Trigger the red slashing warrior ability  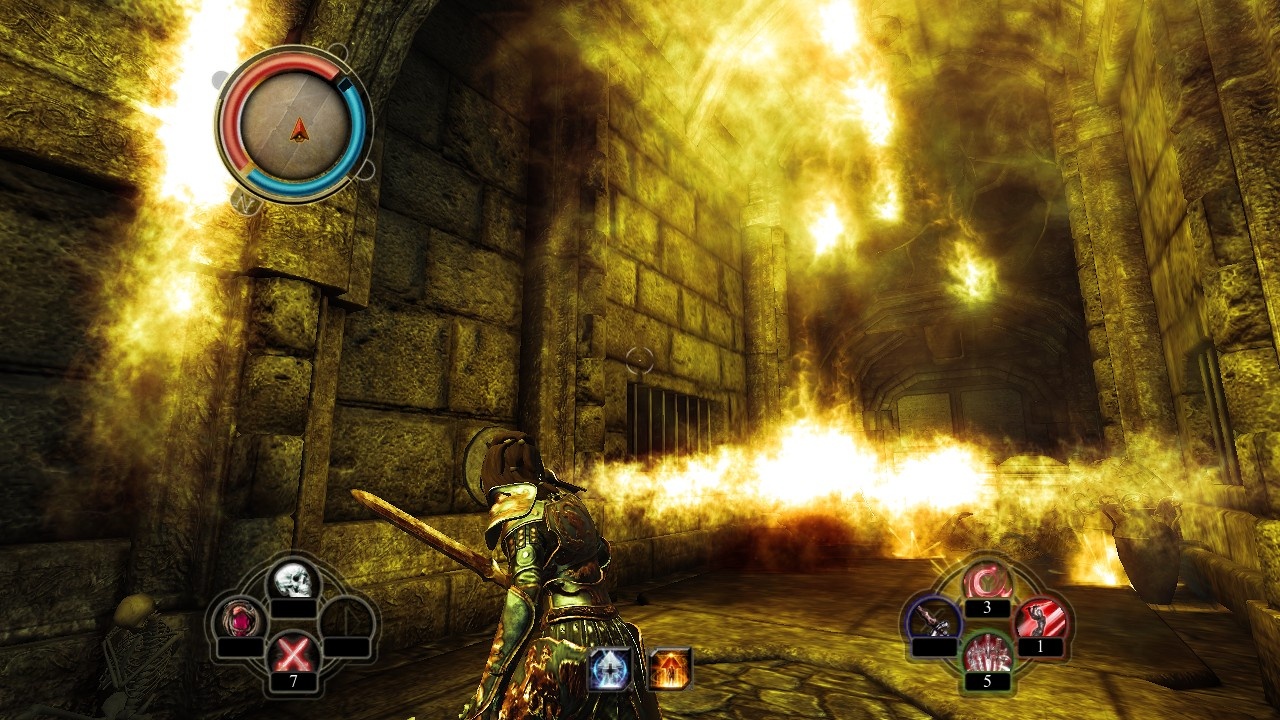point(1040,621)
